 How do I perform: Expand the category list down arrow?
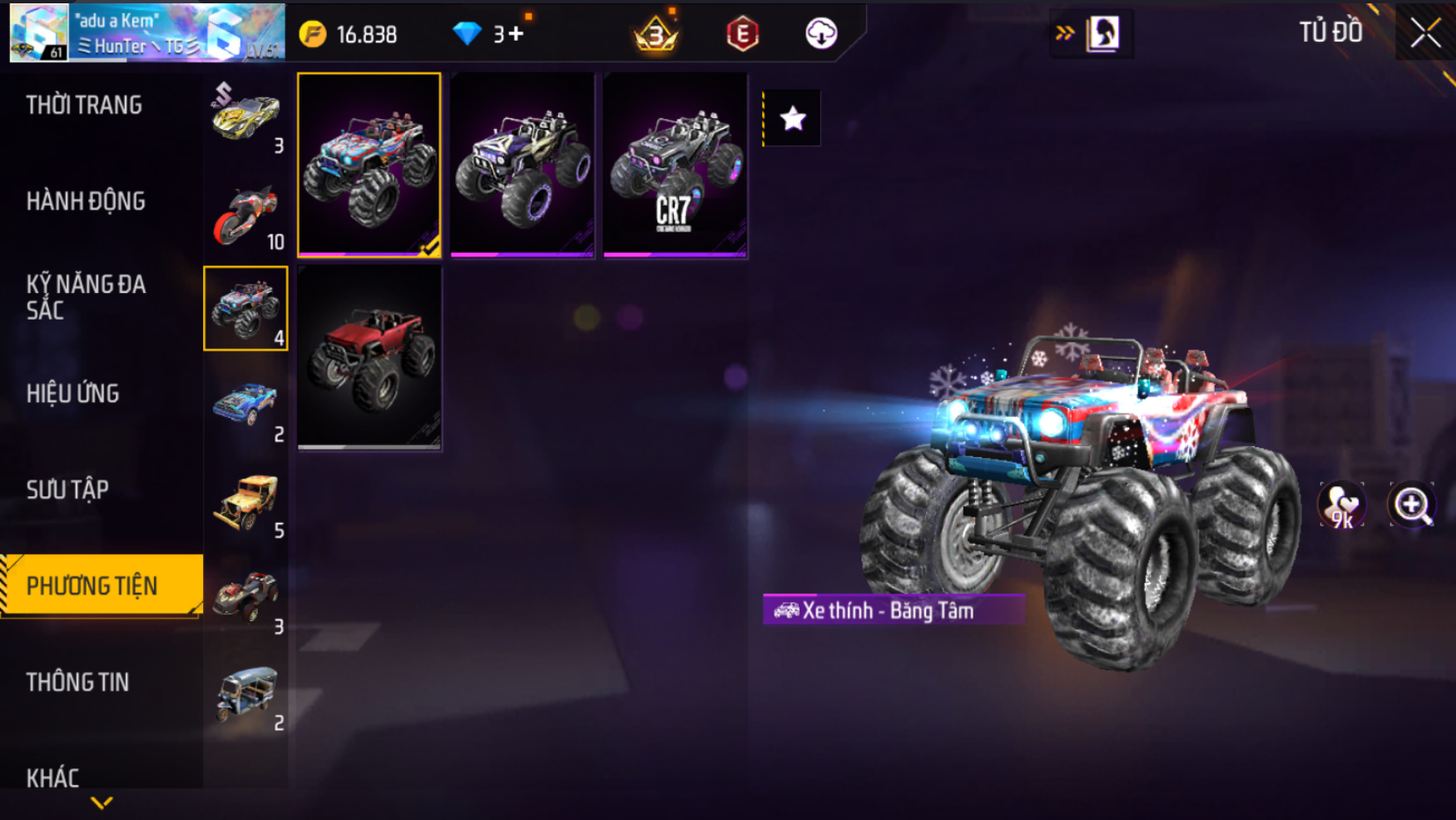[102, 803]
